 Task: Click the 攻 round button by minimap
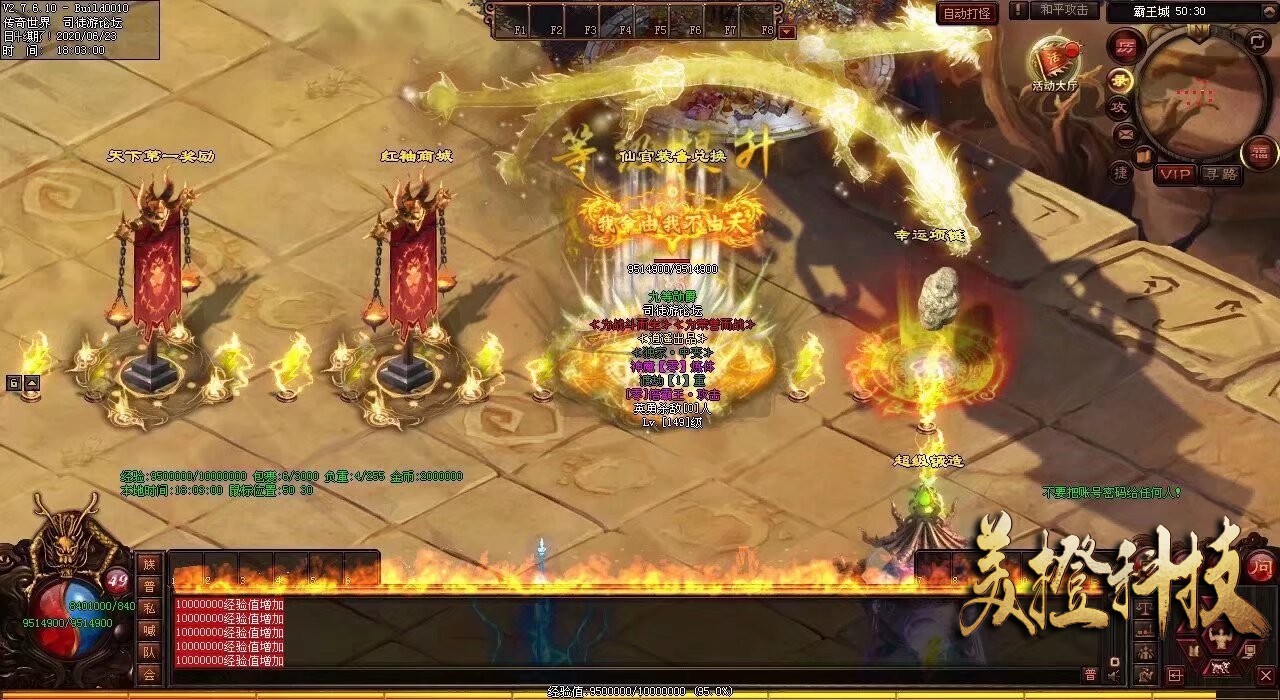pyautogui.click(x=1121, y=107)
